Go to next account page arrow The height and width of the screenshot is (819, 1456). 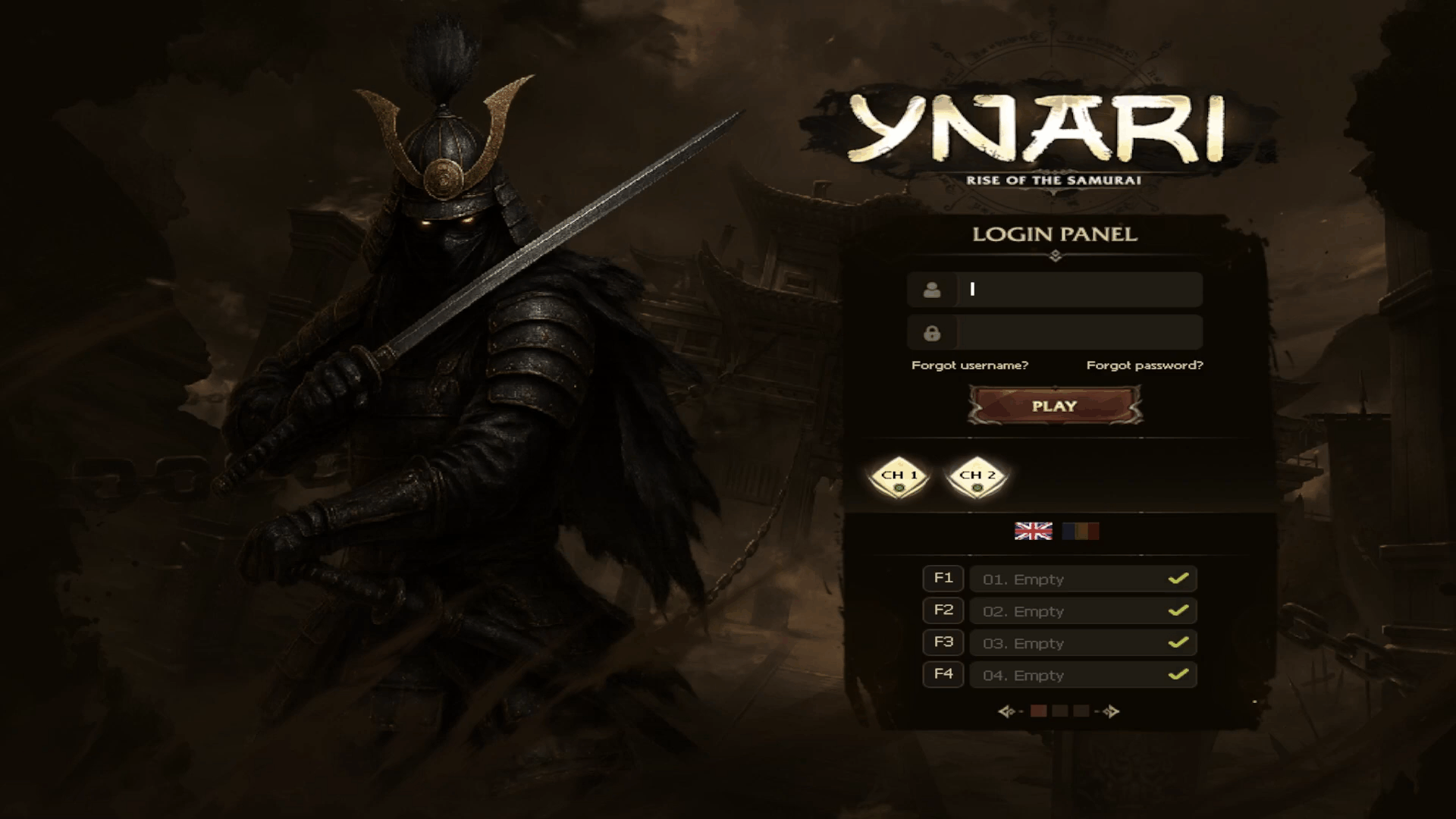(1111, 711)
